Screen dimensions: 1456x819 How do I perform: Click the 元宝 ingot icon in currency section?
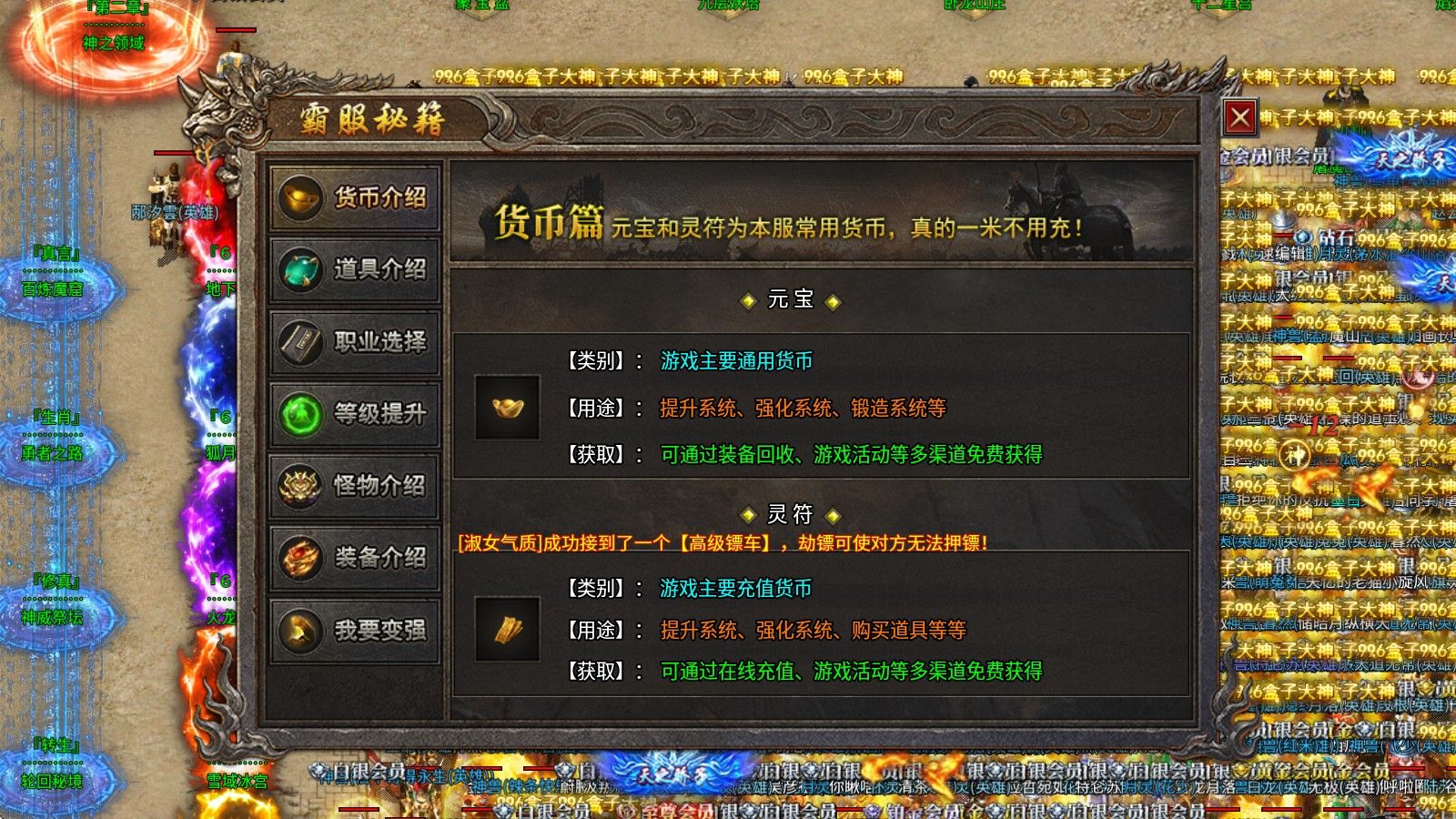[x=508, y=409]
